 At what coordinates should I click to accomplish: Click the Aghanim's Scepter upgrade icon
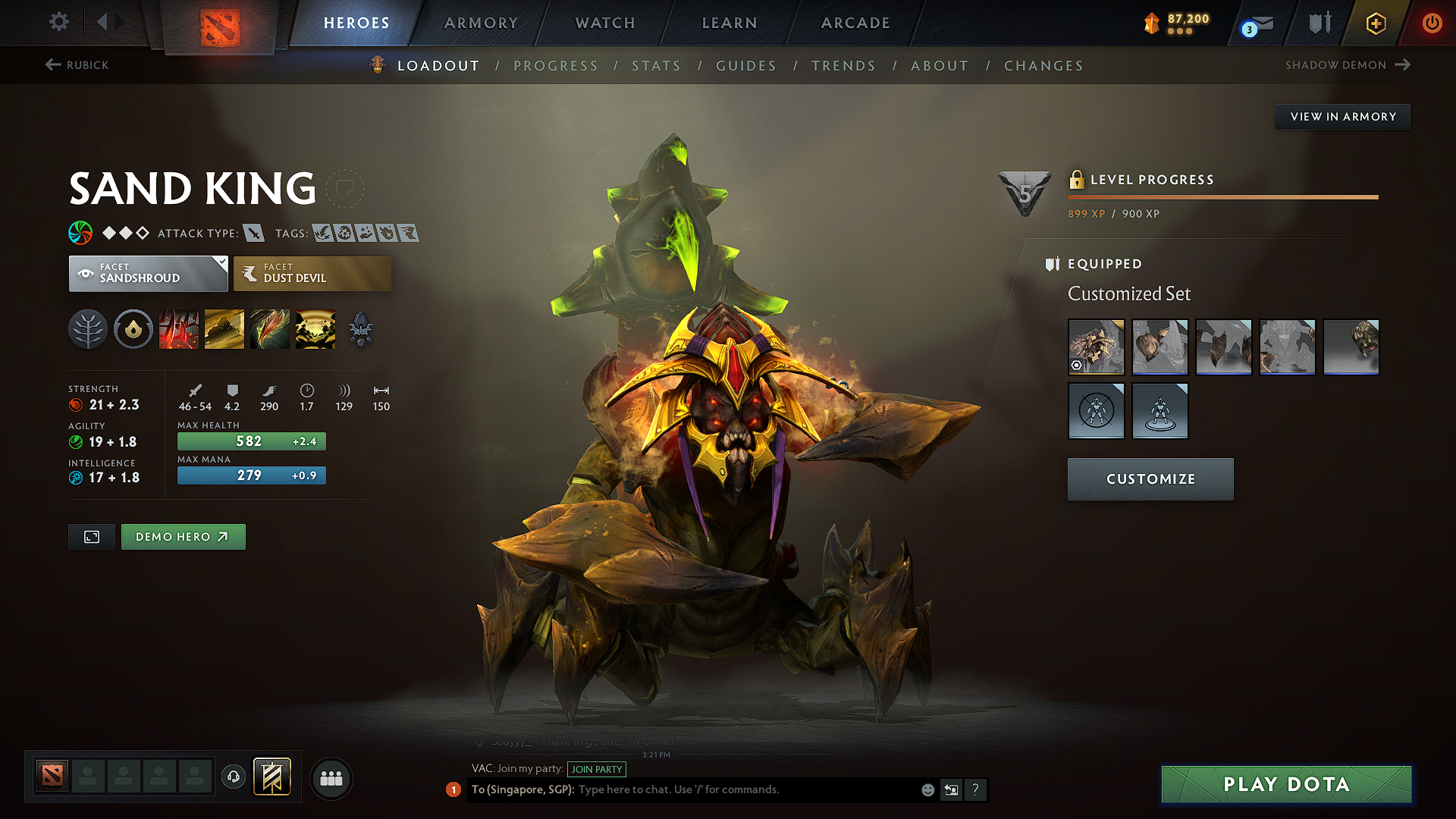pos(361,329)
